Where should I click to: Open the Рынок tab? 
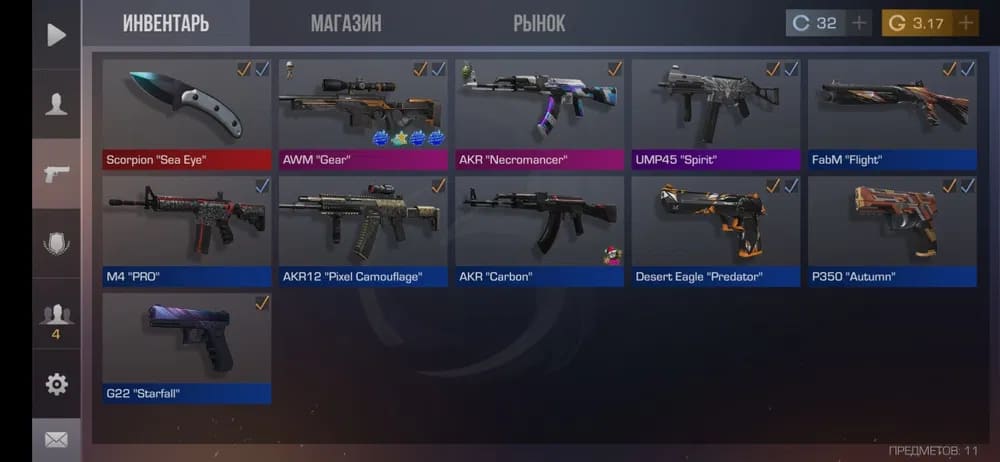539,23
